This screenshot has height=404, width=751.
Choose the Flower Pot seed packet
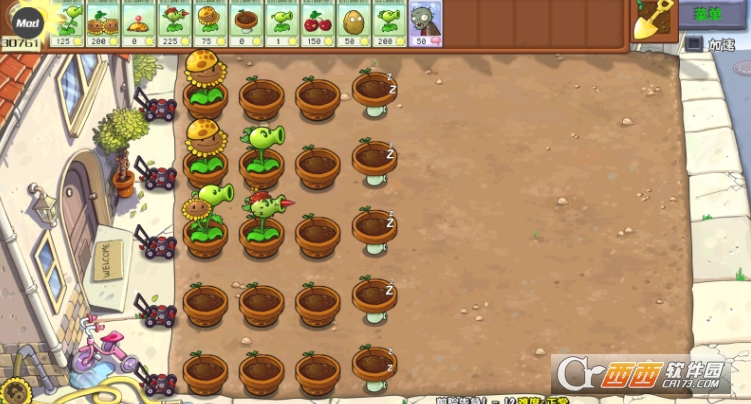[x=245, y=23]
